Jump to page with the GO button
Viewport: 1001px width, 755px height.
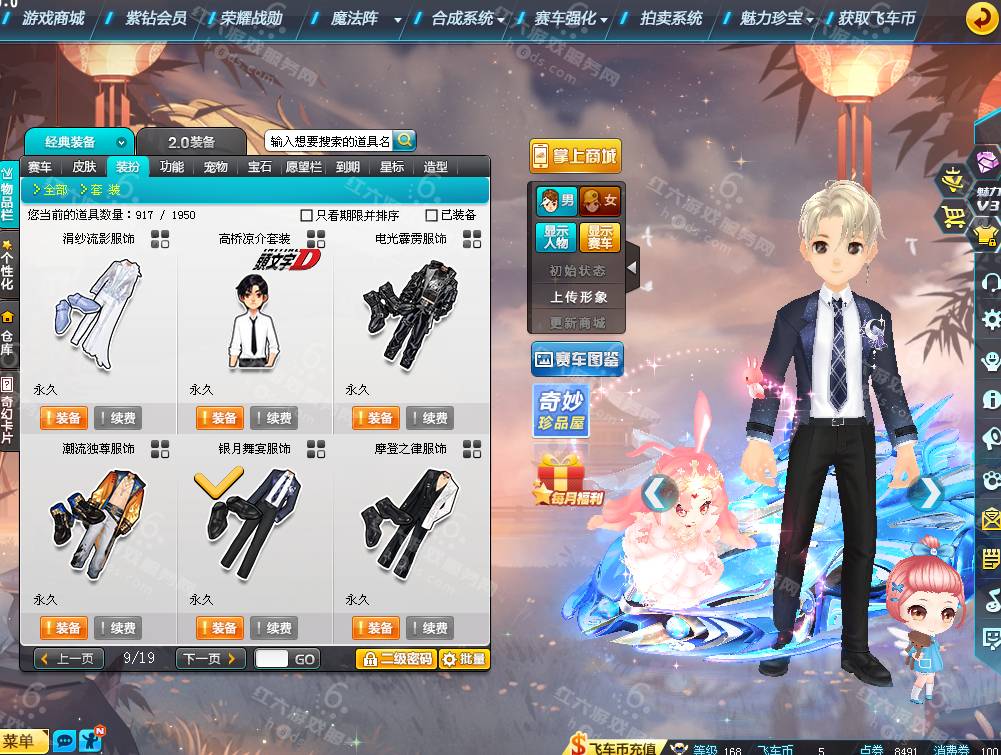tap(305, 659)
